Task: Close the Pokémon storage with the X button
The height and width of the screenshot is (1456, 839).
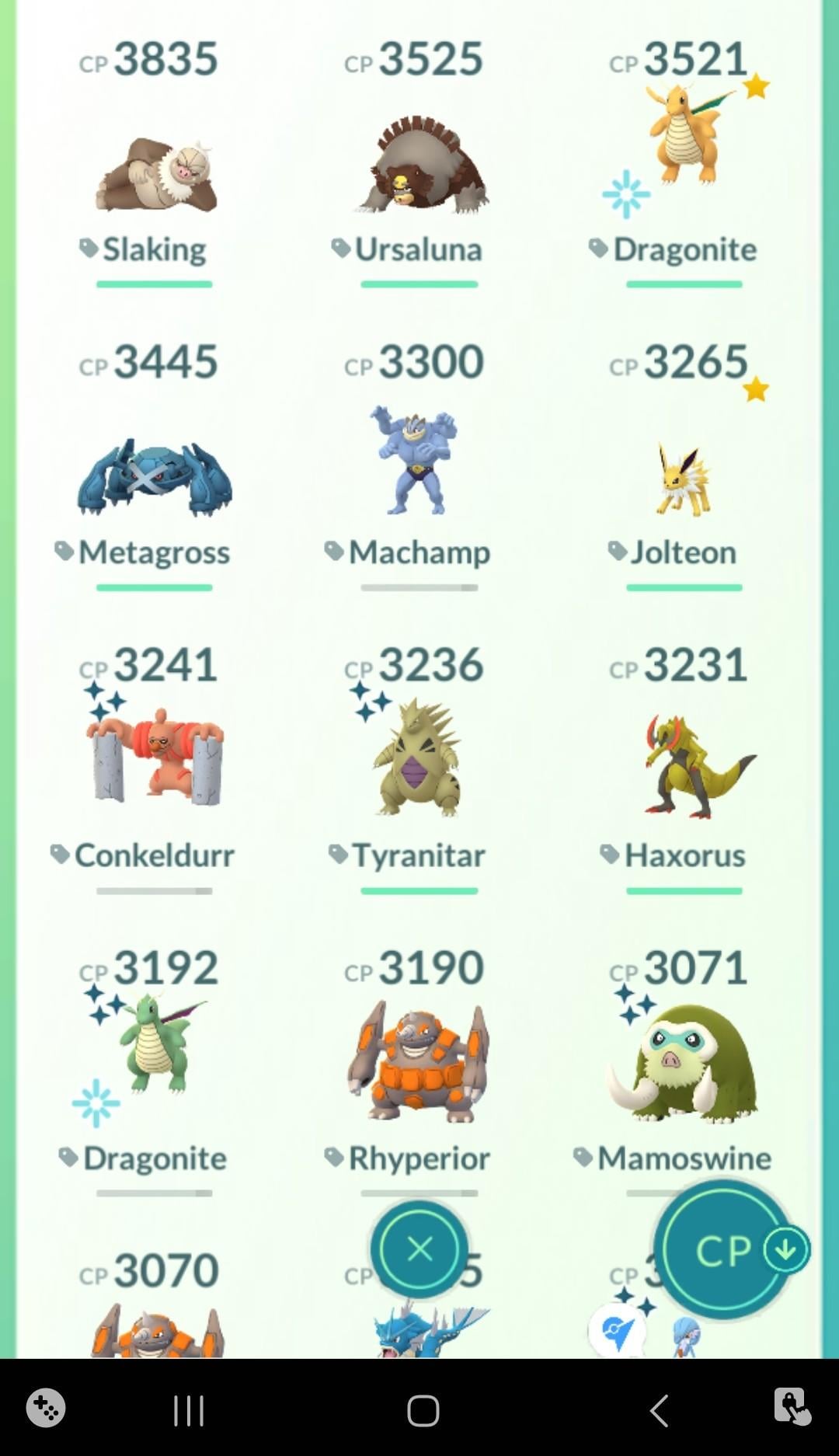Action: coord(419,1249)
